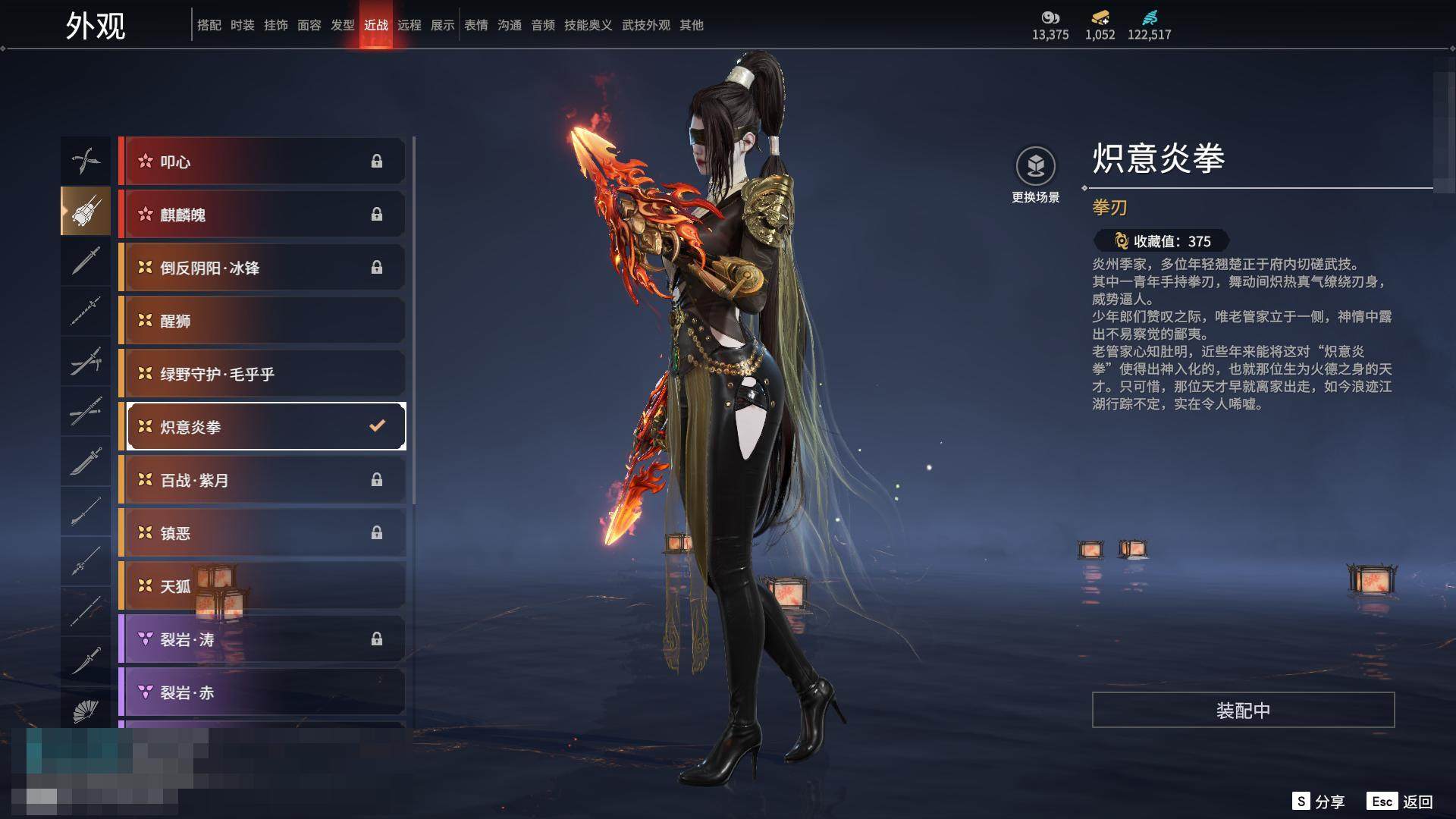Image resolution: width=1456 pixels, height=819 pixels.
Task: Select the 发型 tab
Action: point(342,25)
